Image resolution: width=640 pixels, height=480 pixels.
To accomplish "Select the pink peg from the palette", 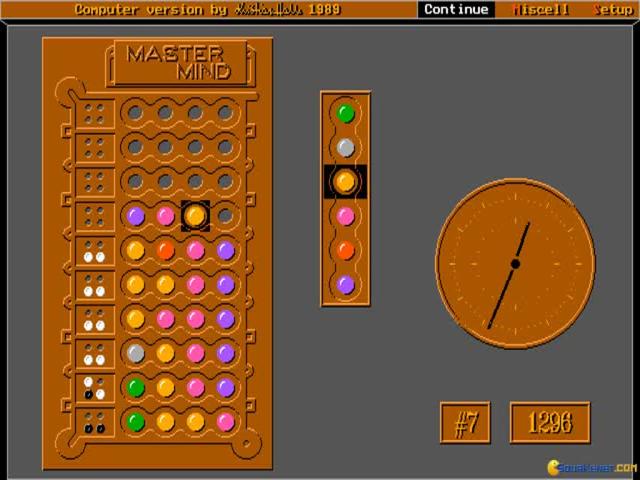I will pyautogui.click(x=346, y=216).
